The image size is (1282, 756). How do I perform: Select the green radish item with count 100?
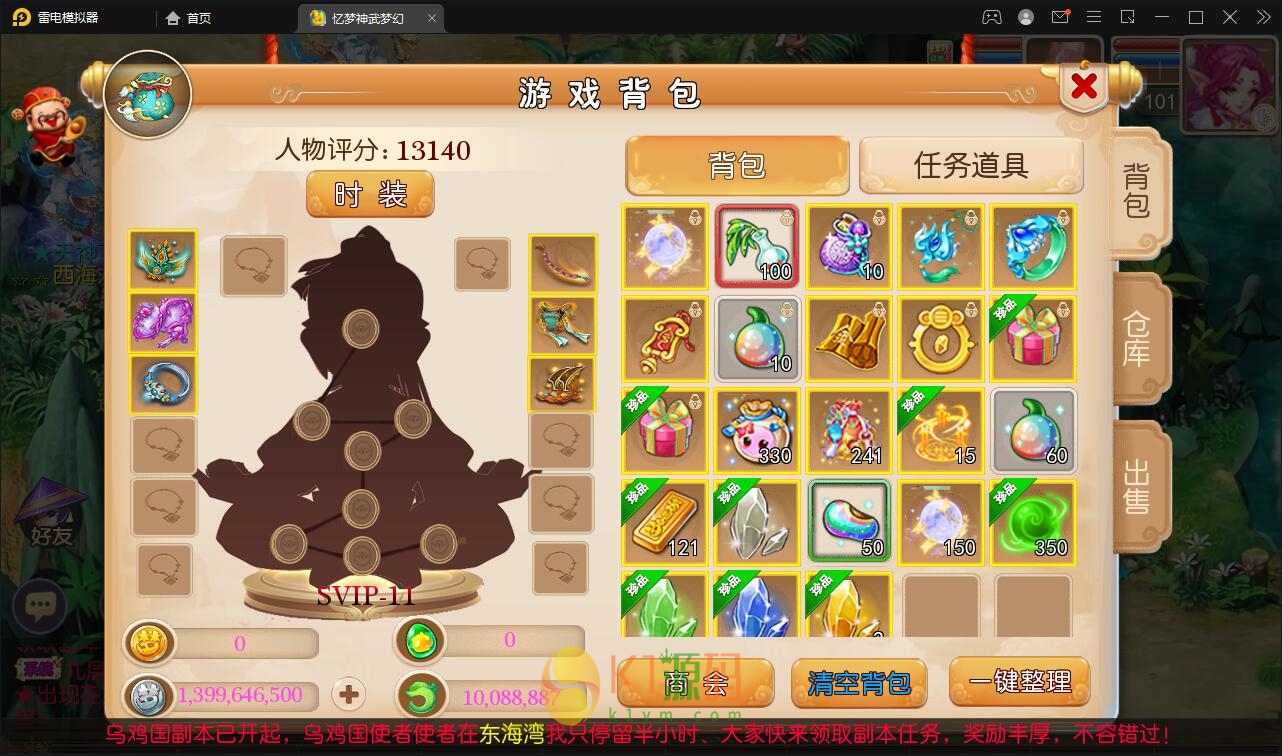[756, 245]
